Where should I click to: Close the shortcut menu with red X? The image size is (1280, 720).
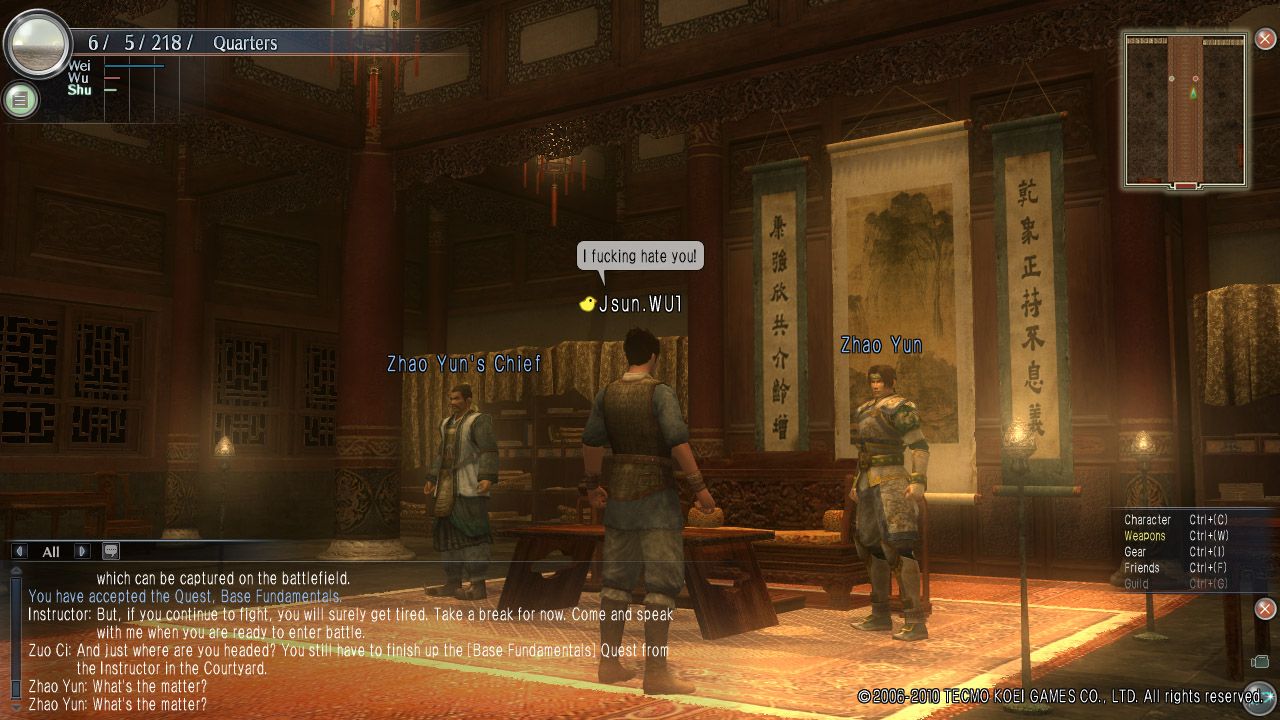click(1265, 609)
